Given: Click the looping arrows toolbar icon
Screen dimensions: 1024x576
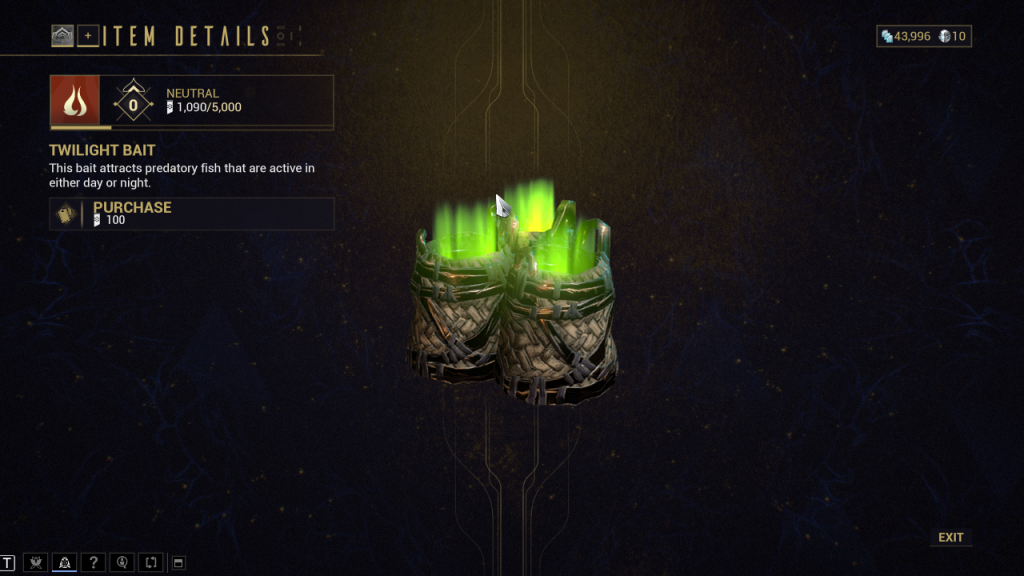Looking at the screenshot, I should pyautogui.click(x=150, y=563).
